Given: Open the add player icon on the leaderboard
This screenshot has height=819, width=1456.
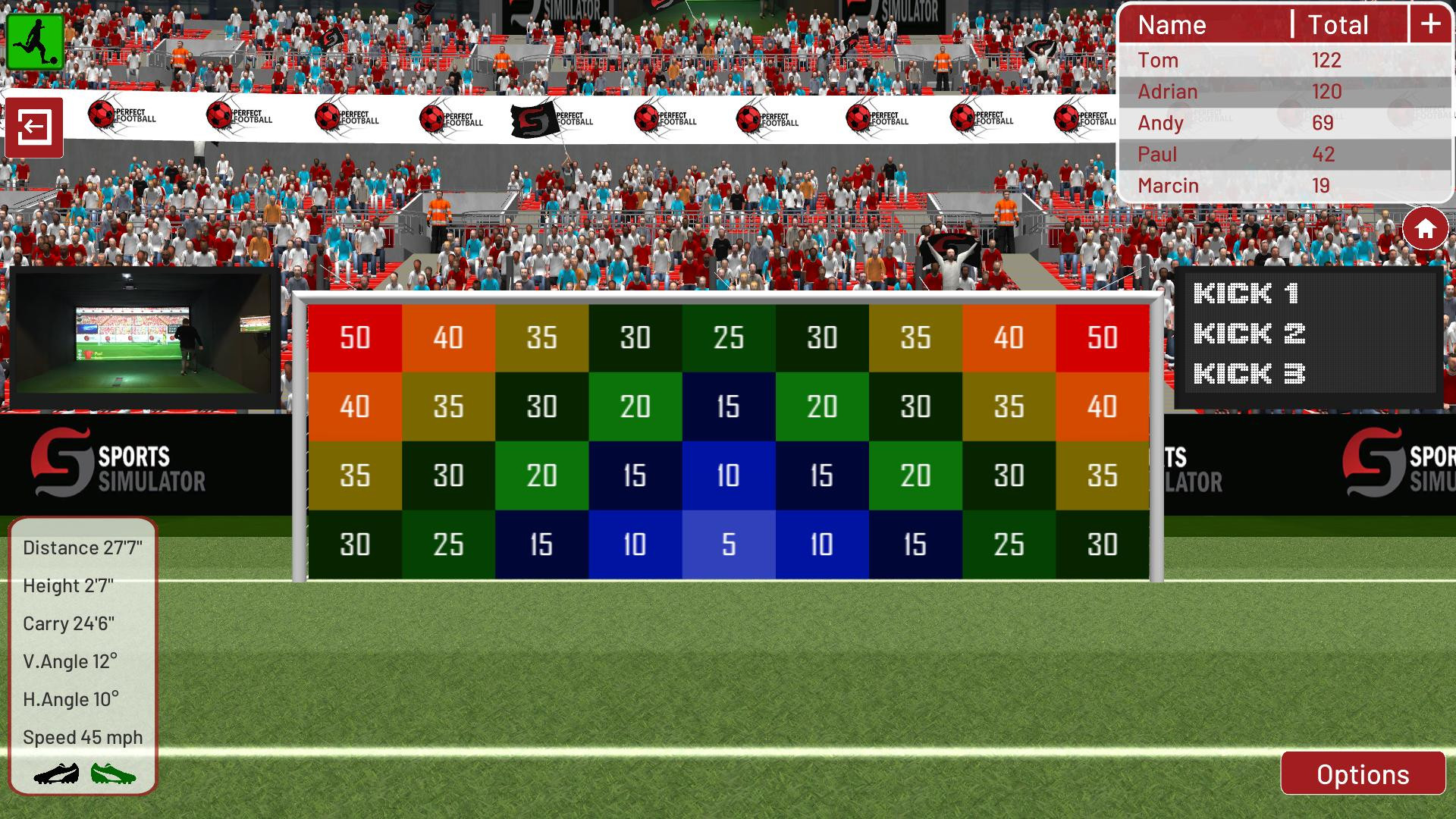Looking at the screenshot, I should pyautogui.click(x=1429, y=24).
